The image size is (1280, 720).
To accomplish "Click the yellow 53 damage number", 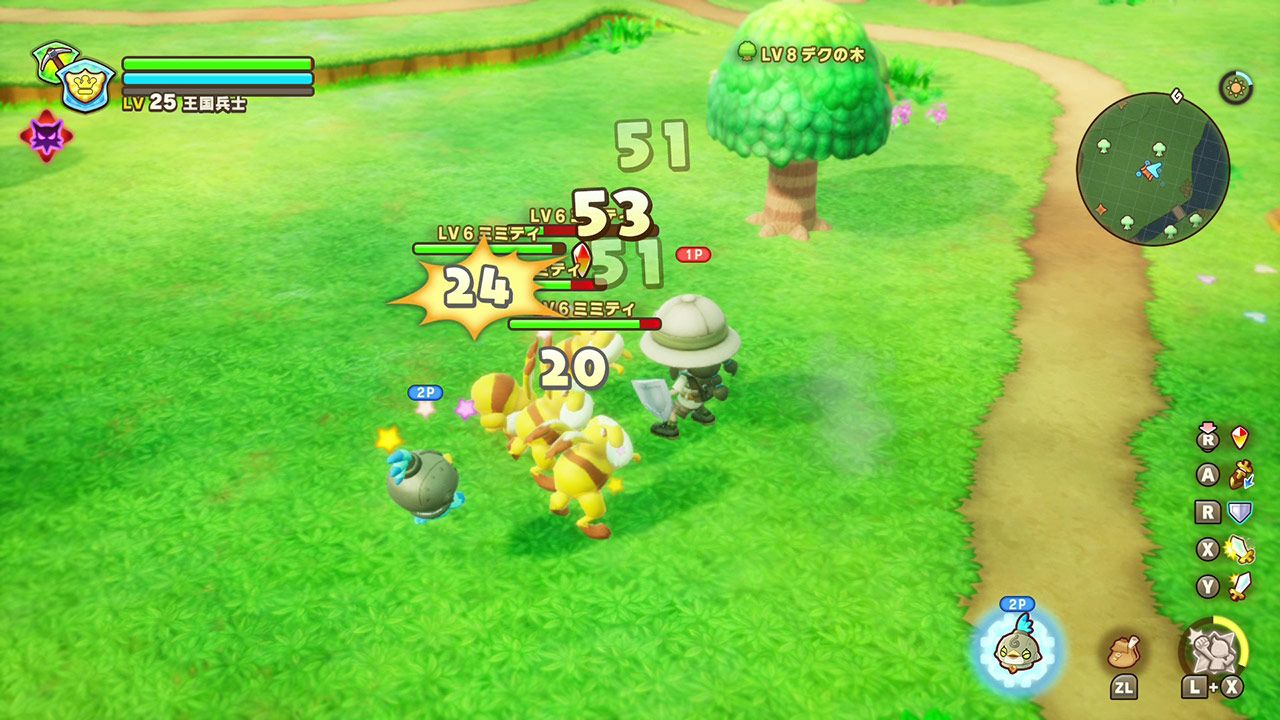I will click(x=612, y=212).
